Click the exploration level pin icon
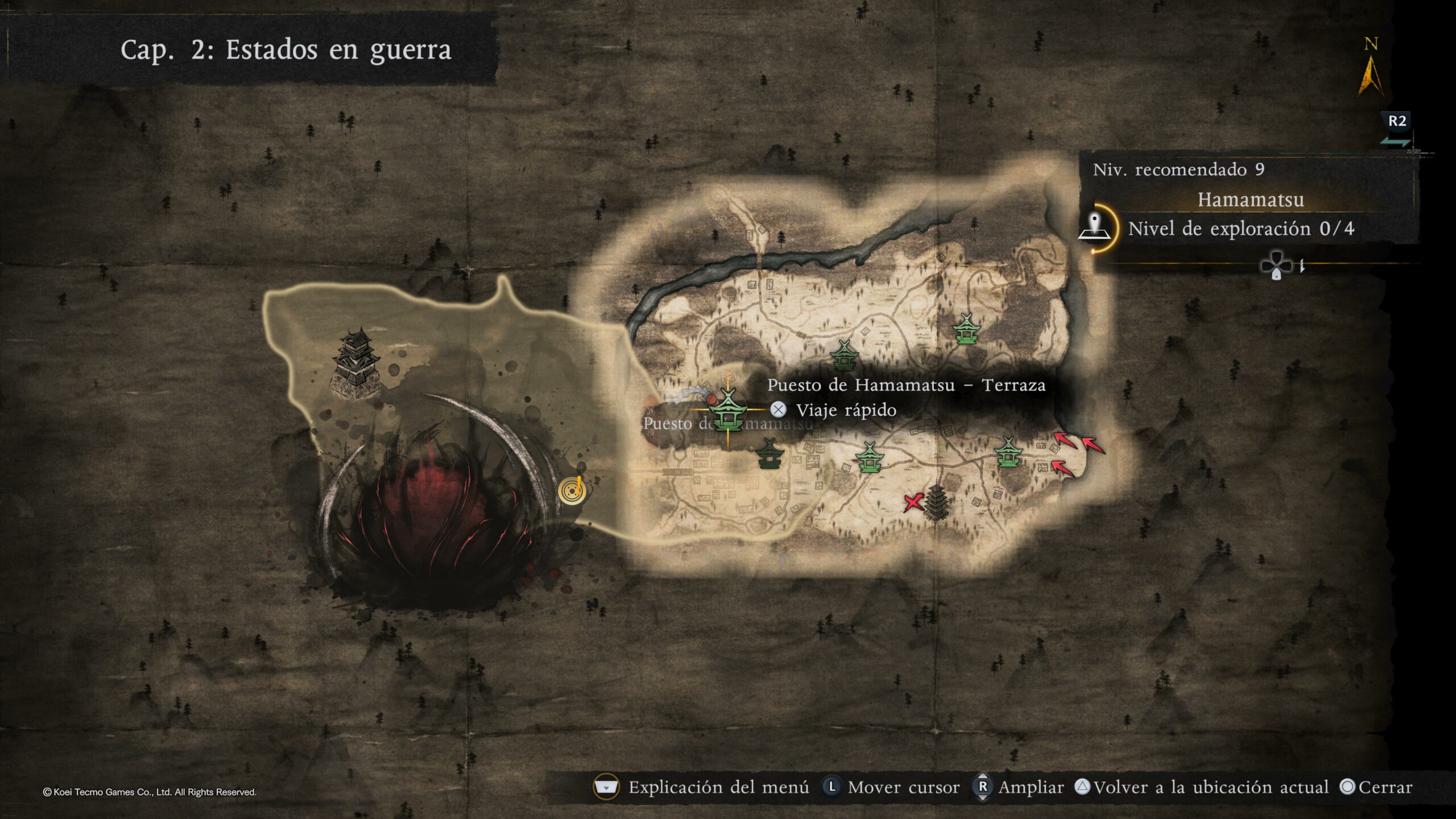The width and height of the screenshot is (1456, 819). [x=1095, y=228]
